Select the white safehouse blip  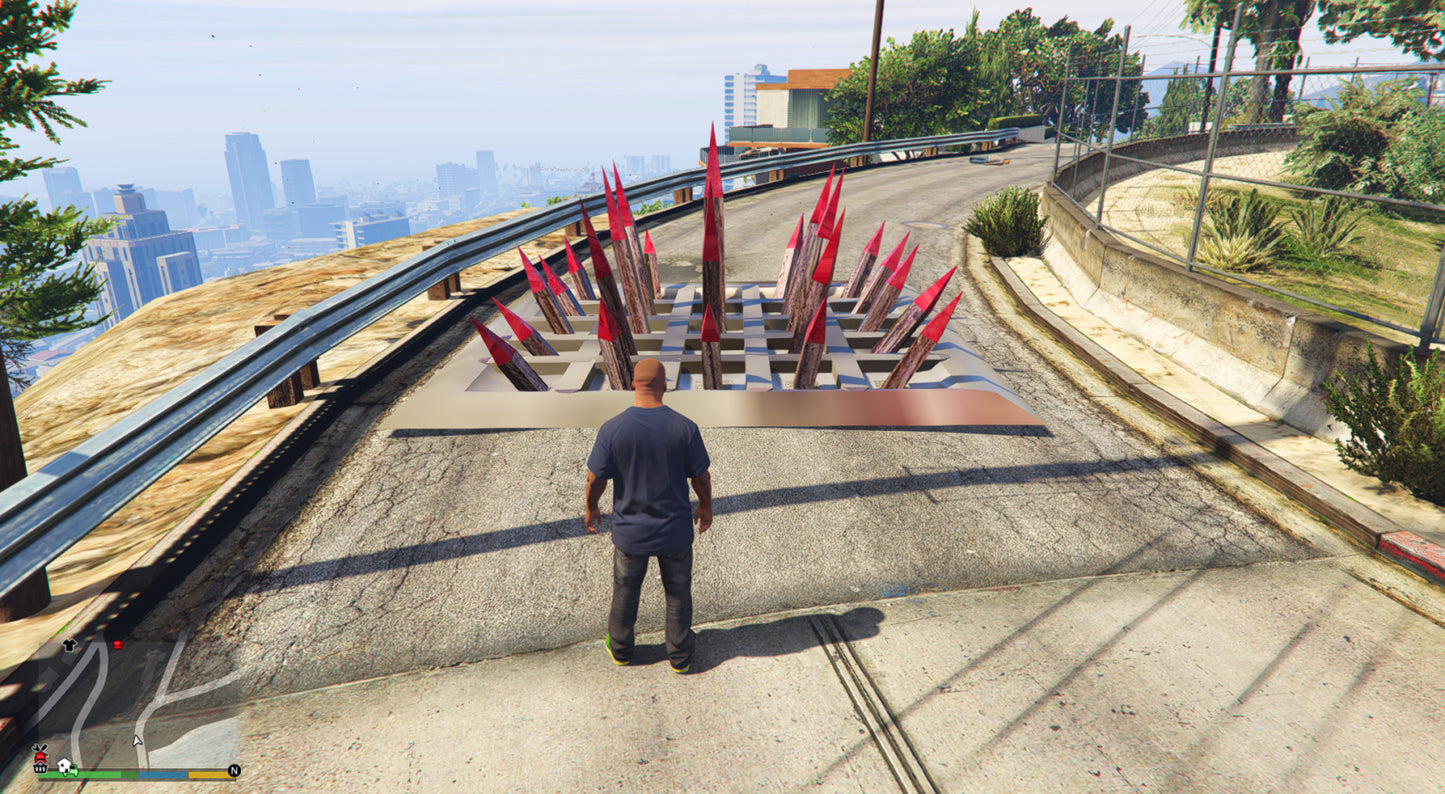pyautogui.click(x=64, y=765)
